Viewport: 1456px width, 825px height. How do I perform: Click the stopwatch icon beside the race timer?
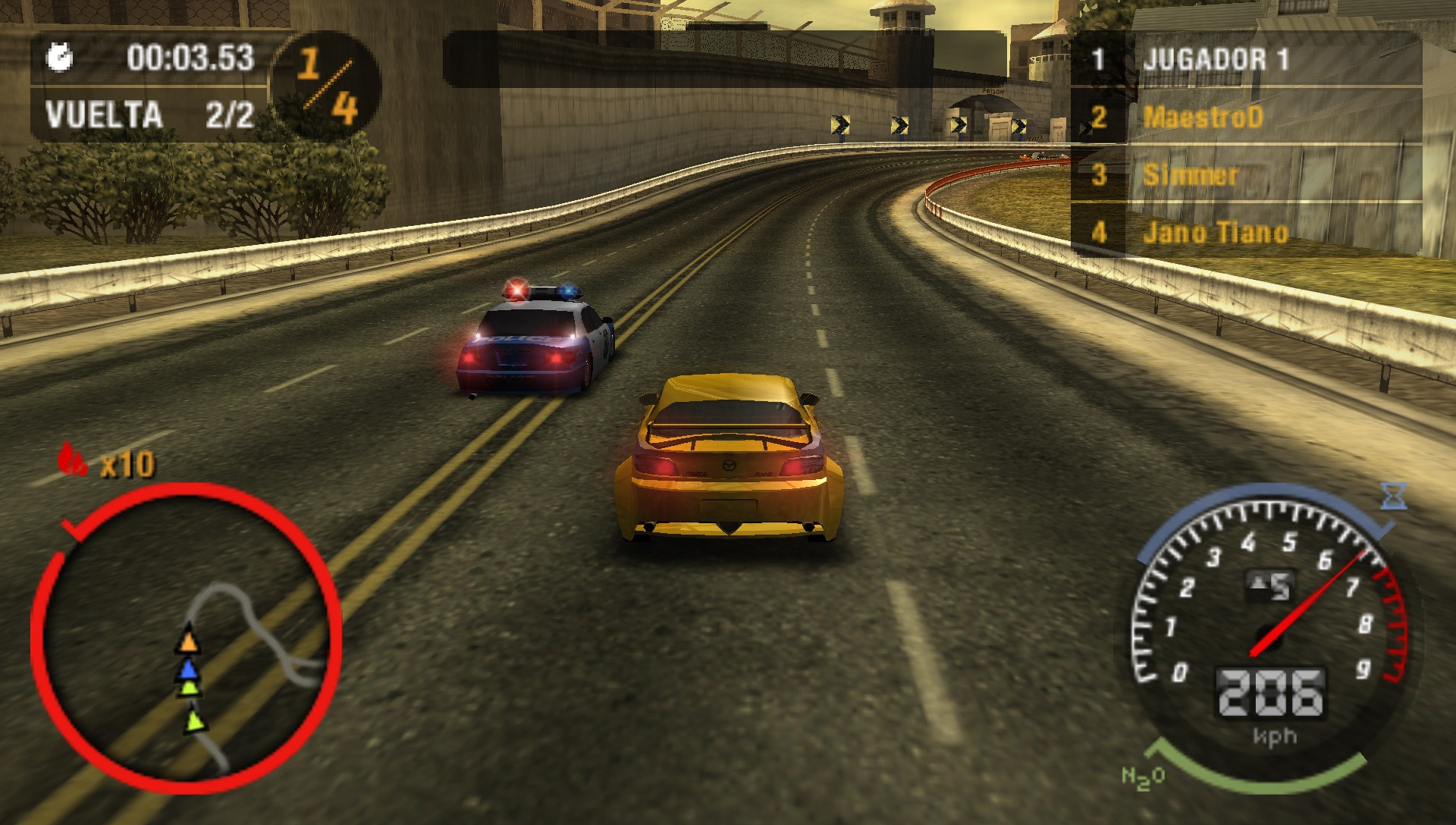(59, 55)
